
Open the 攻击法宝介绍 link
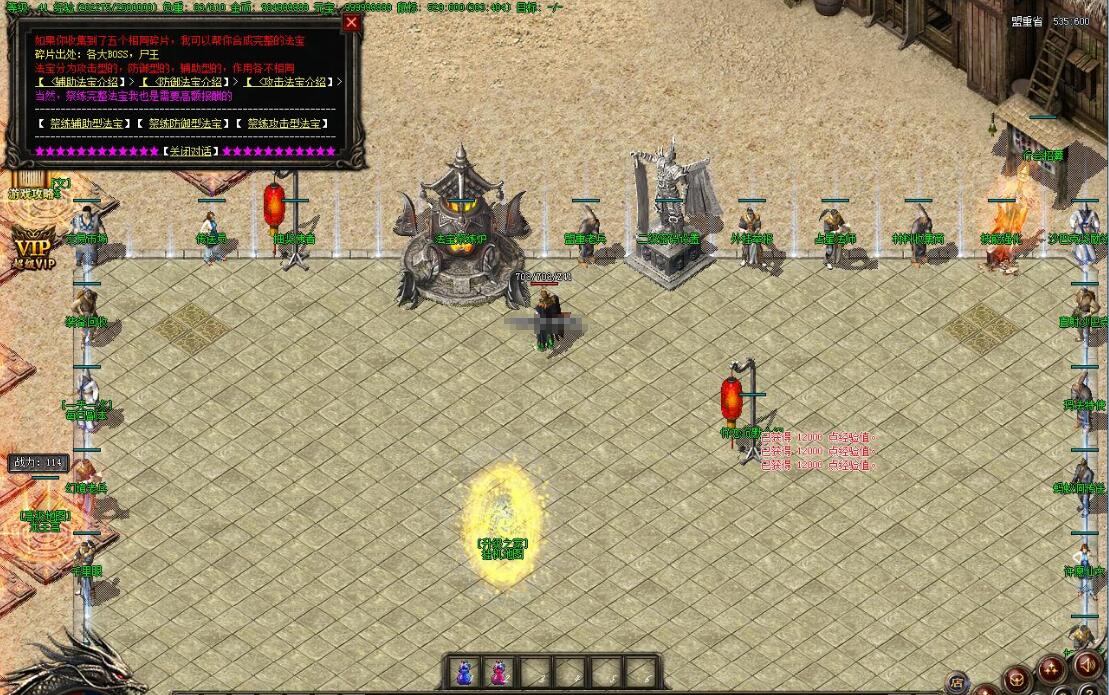point(290,82)
